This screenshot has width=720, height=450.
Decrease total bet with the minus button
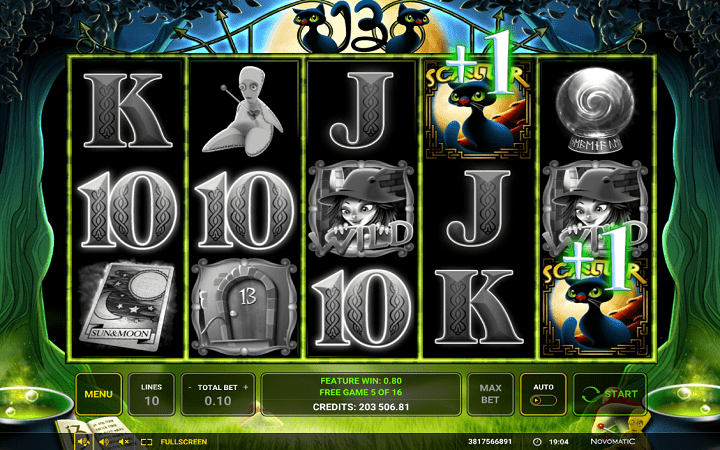pos(190,386)
